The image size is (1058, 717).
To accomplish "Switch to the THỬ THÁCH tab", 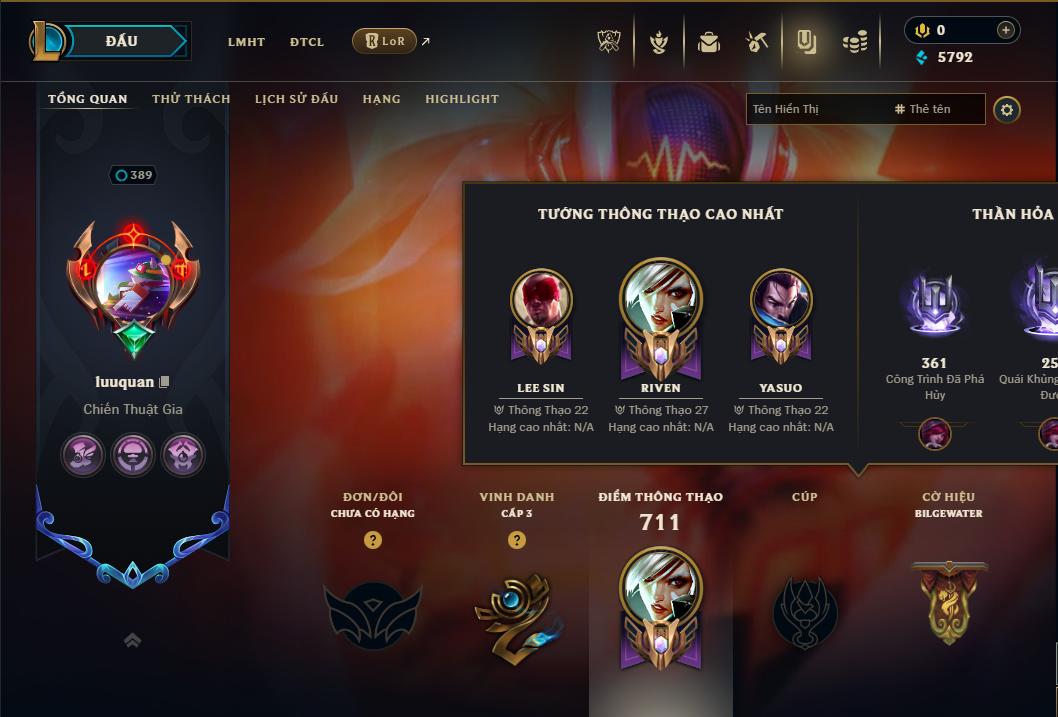I will pyautogui.click(x=191, y=99).
